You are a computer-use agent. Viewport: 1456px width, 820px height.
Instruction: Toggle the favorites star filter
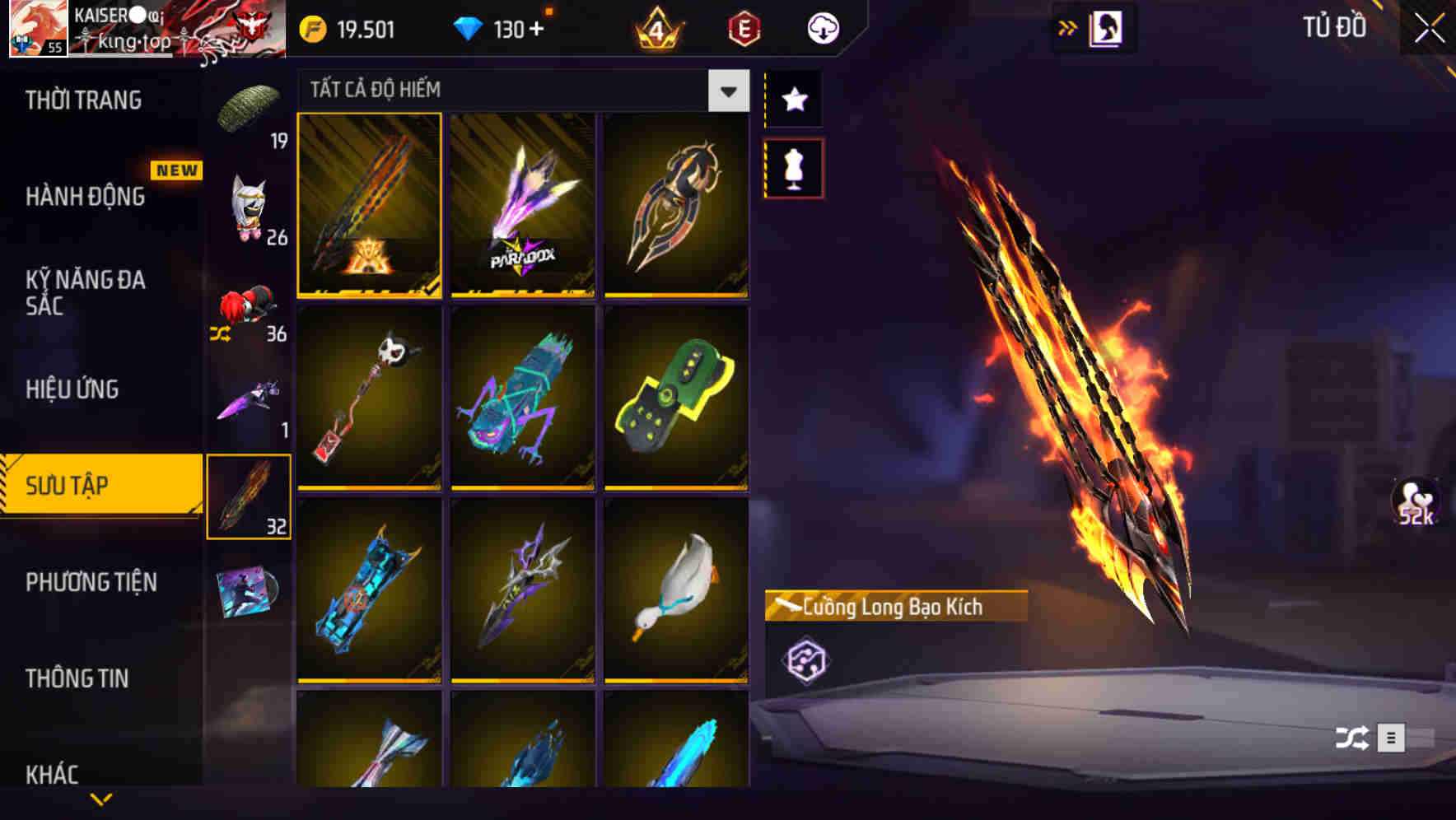pos(793,100)
